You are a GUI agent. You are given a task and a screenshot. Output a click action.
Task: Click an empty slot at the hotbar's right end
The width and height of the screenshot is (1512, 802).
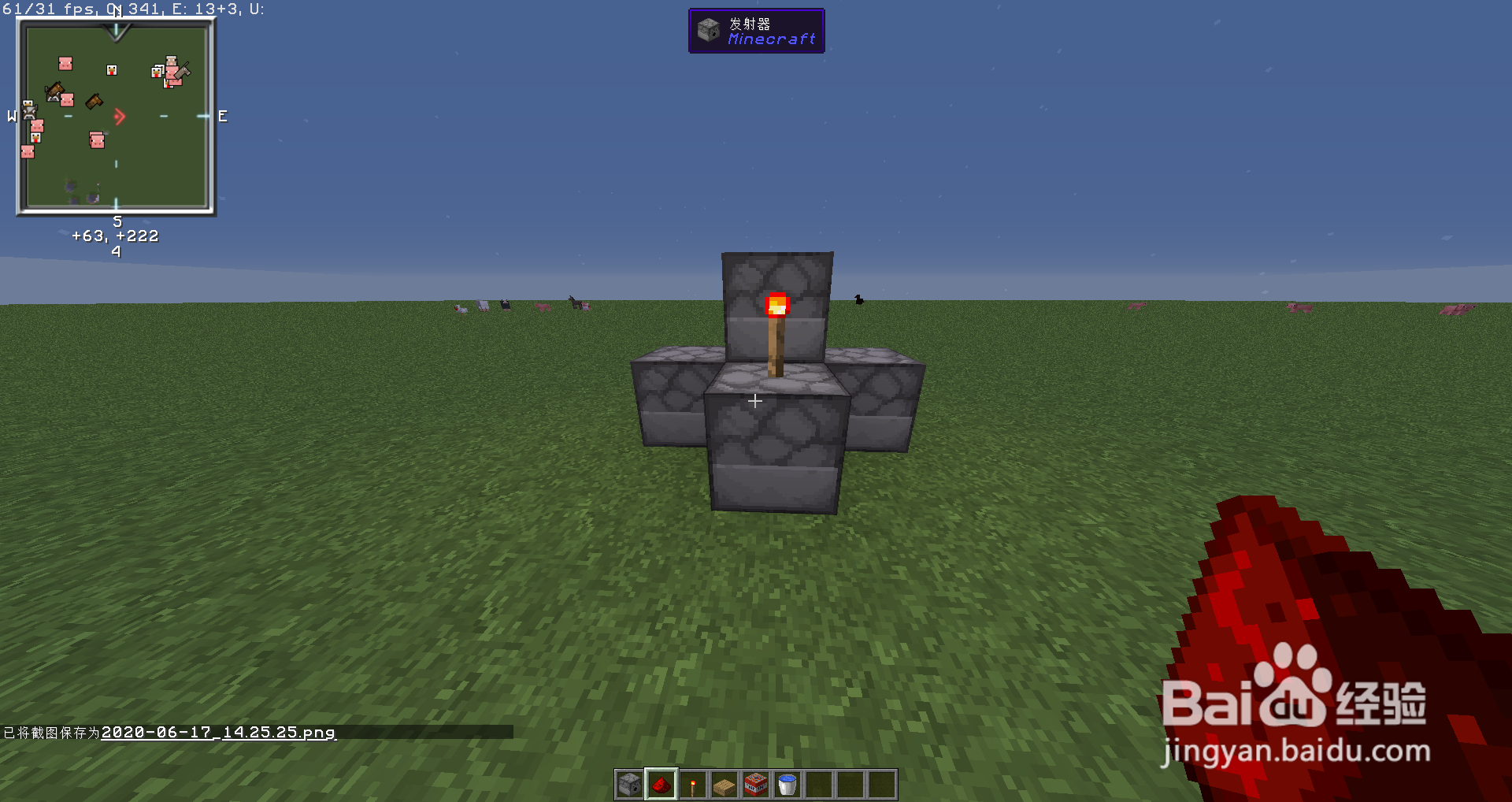point(881,785)
